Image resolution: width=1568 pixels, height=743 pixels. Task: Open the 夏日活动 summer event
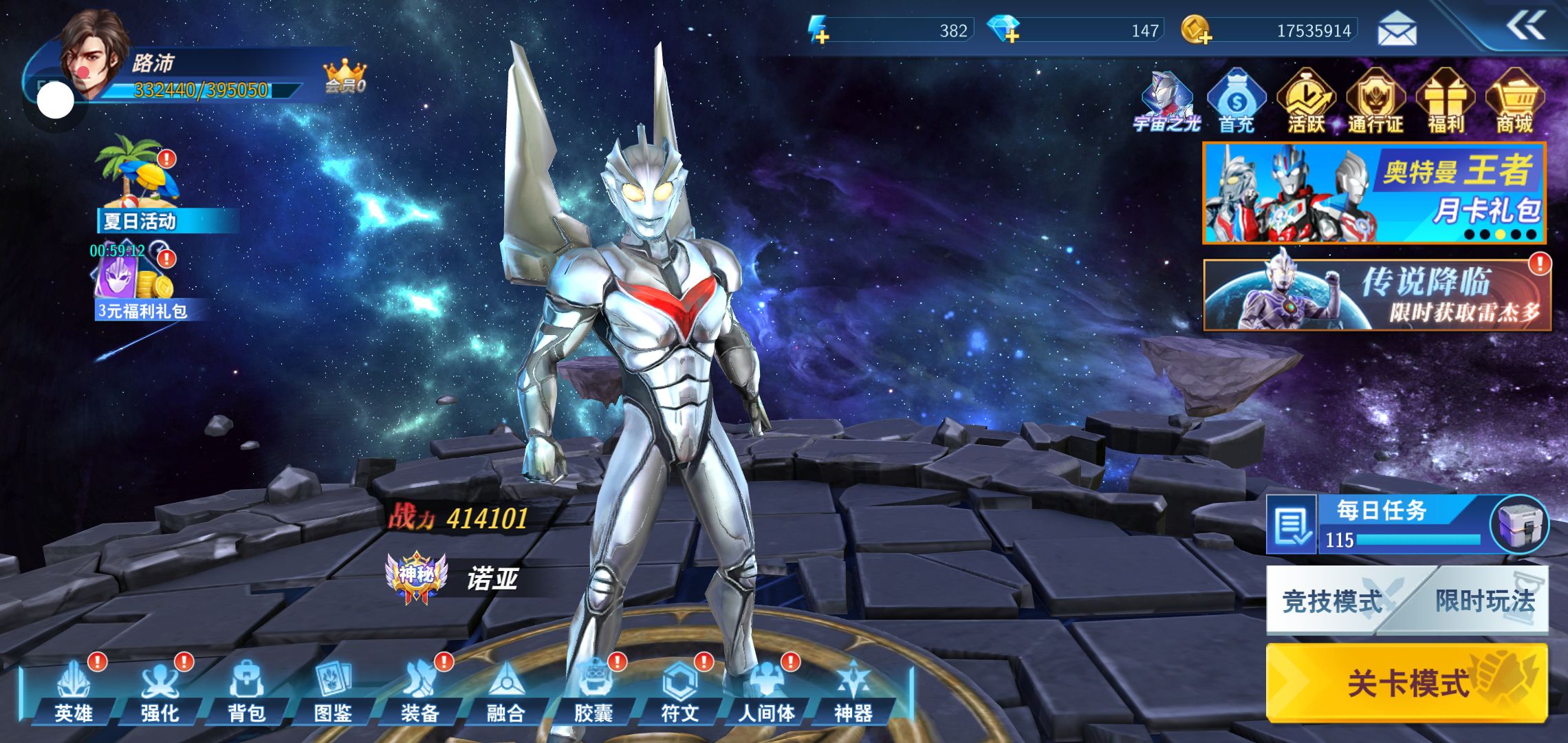(140, 184)
